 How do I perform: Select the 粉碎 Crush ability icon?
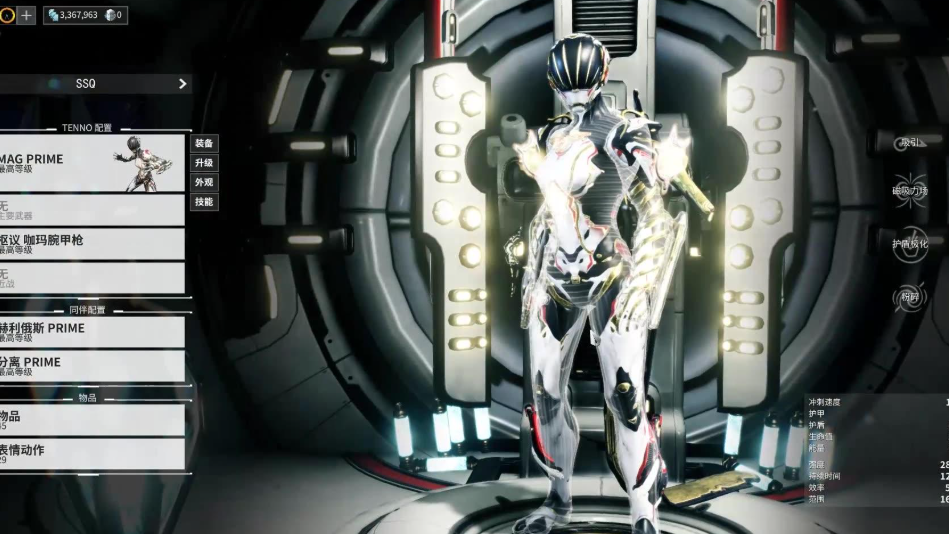pyautogui.click(x=910, y=297)
